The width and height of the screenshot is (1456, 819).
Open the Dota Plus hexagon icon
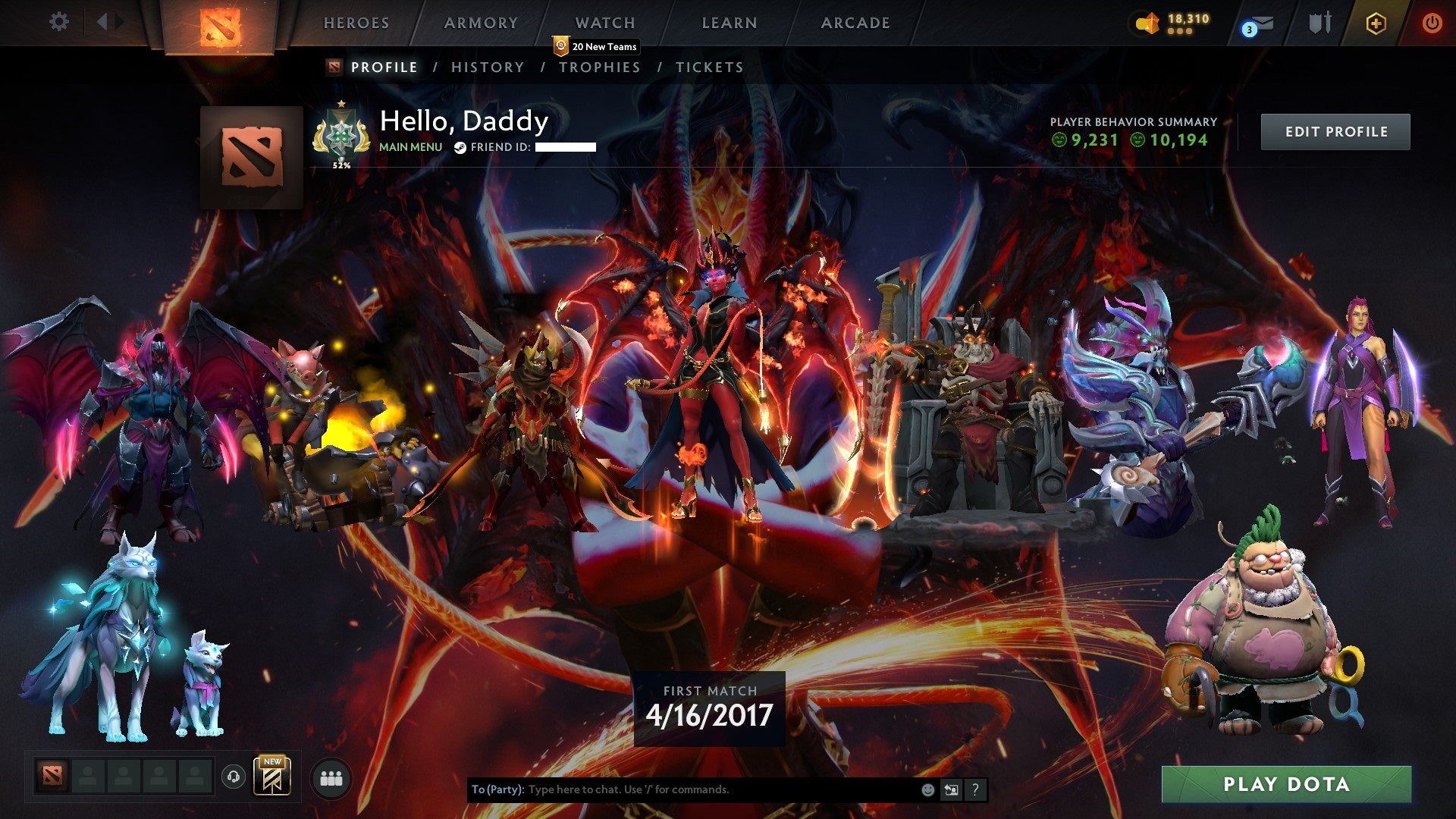1378,23
